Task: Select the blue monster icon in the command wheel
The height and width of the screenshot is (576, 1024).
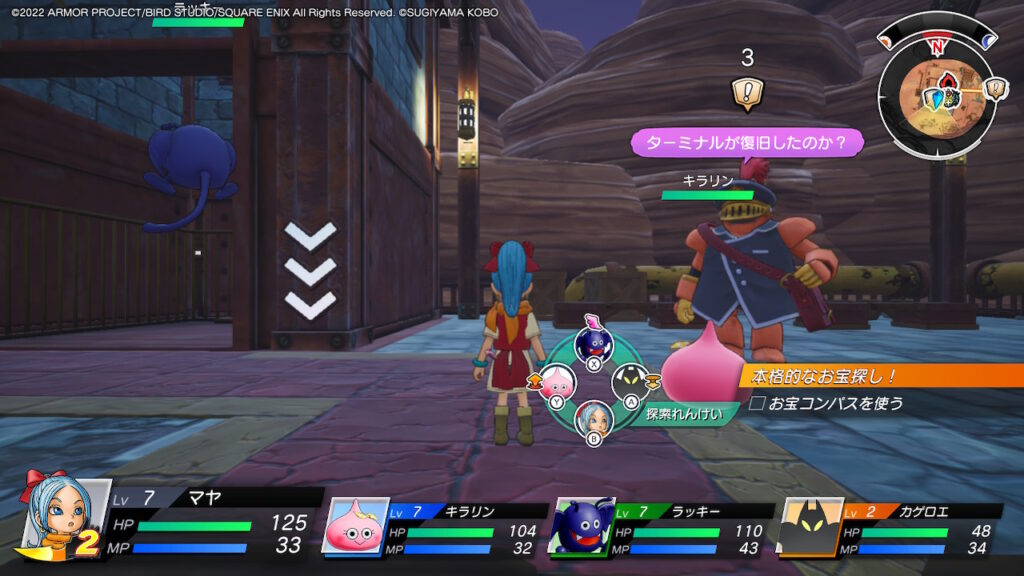Action: click(594, 345)
